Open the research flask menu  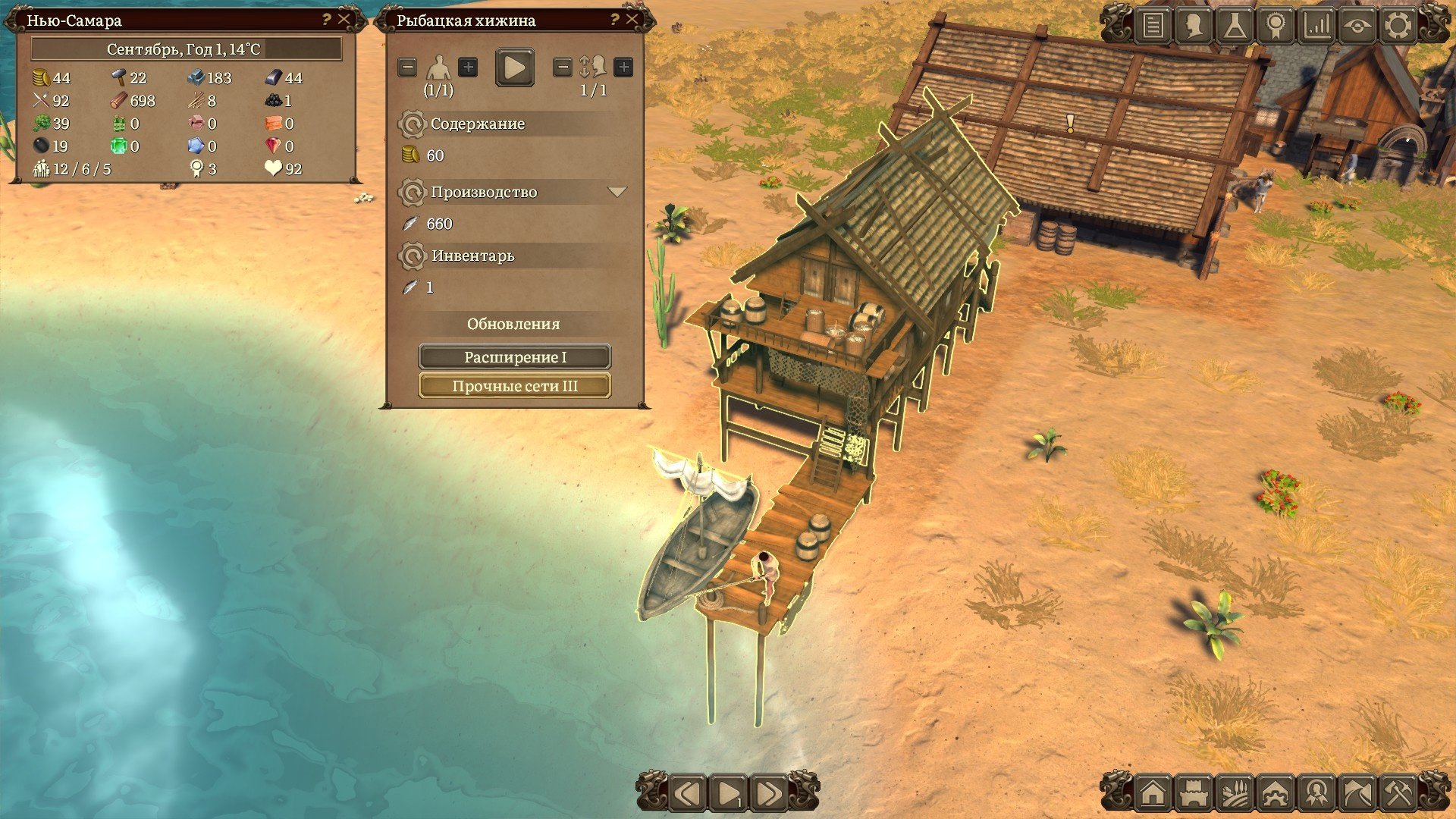[1235, 26]
